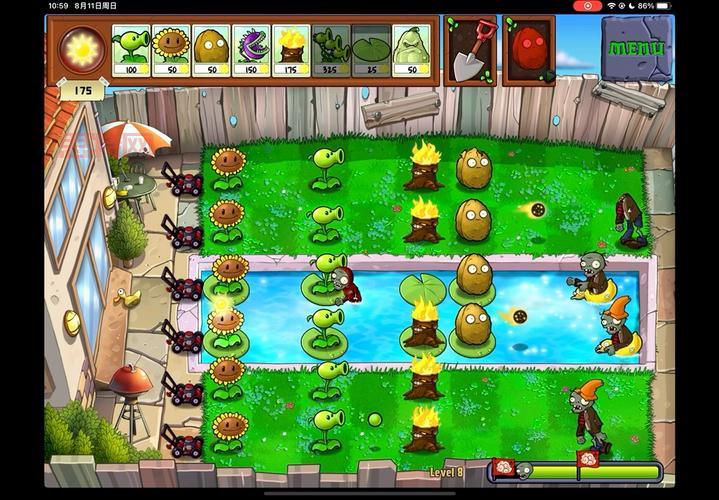Select the Lily Pad seed packet

371,51
